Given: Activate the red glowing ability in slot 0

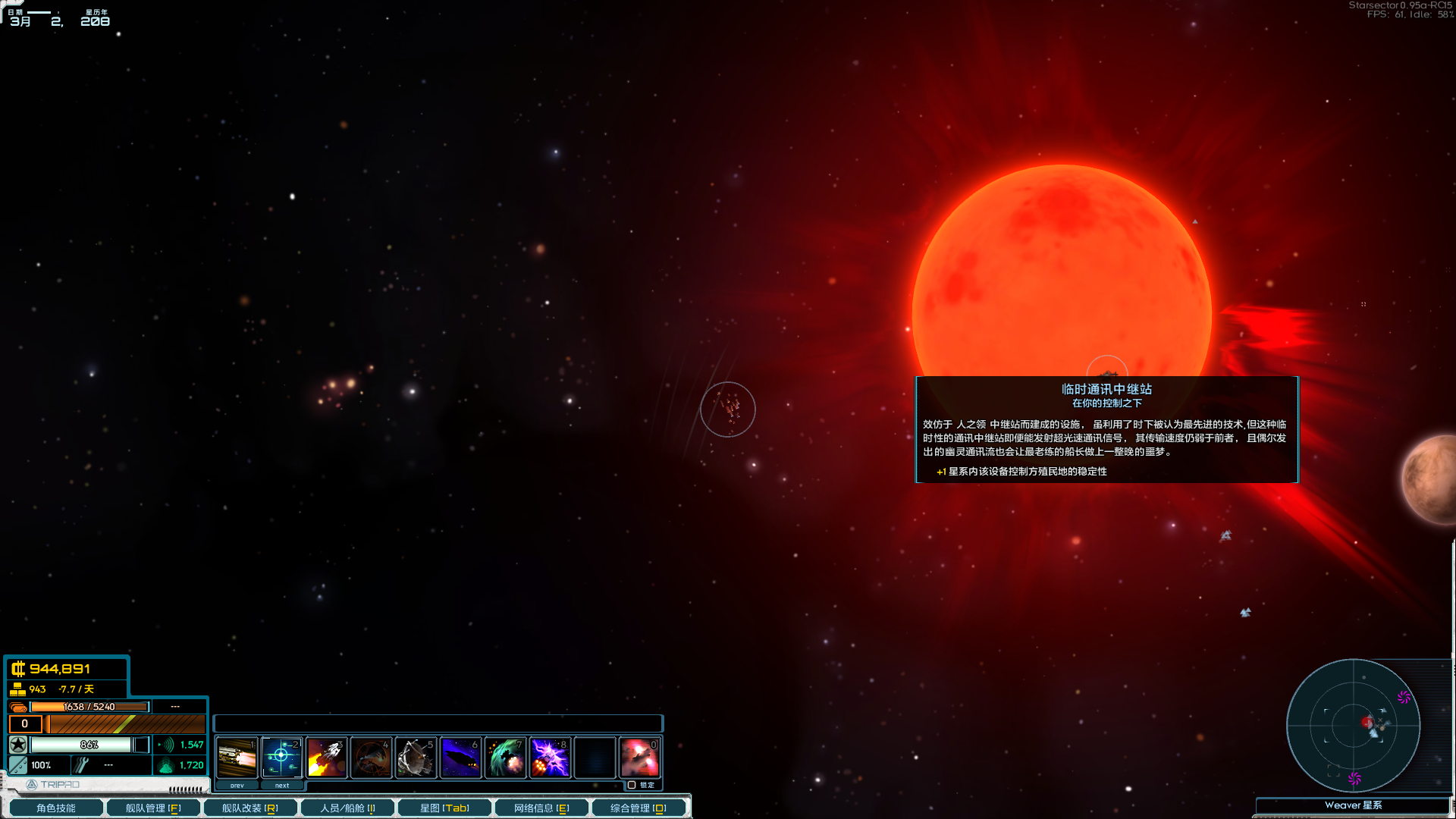Looking at the screenshot, I should coord(639,758).
